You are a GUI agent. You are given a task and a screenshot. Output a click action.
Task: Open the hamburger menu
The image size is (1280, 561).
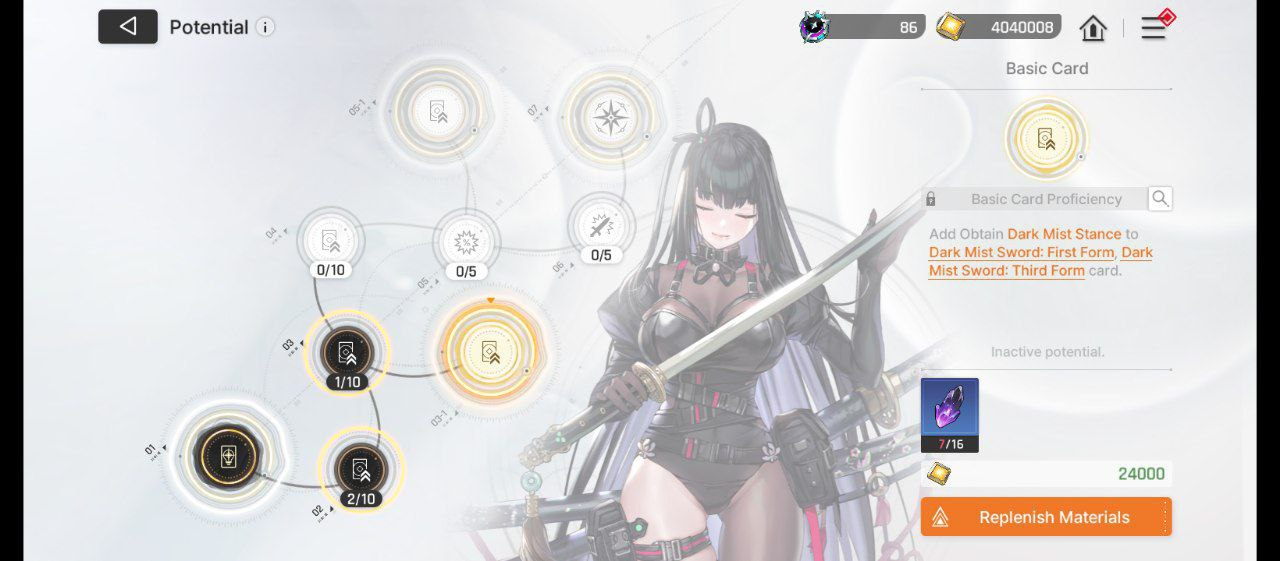1154,28
